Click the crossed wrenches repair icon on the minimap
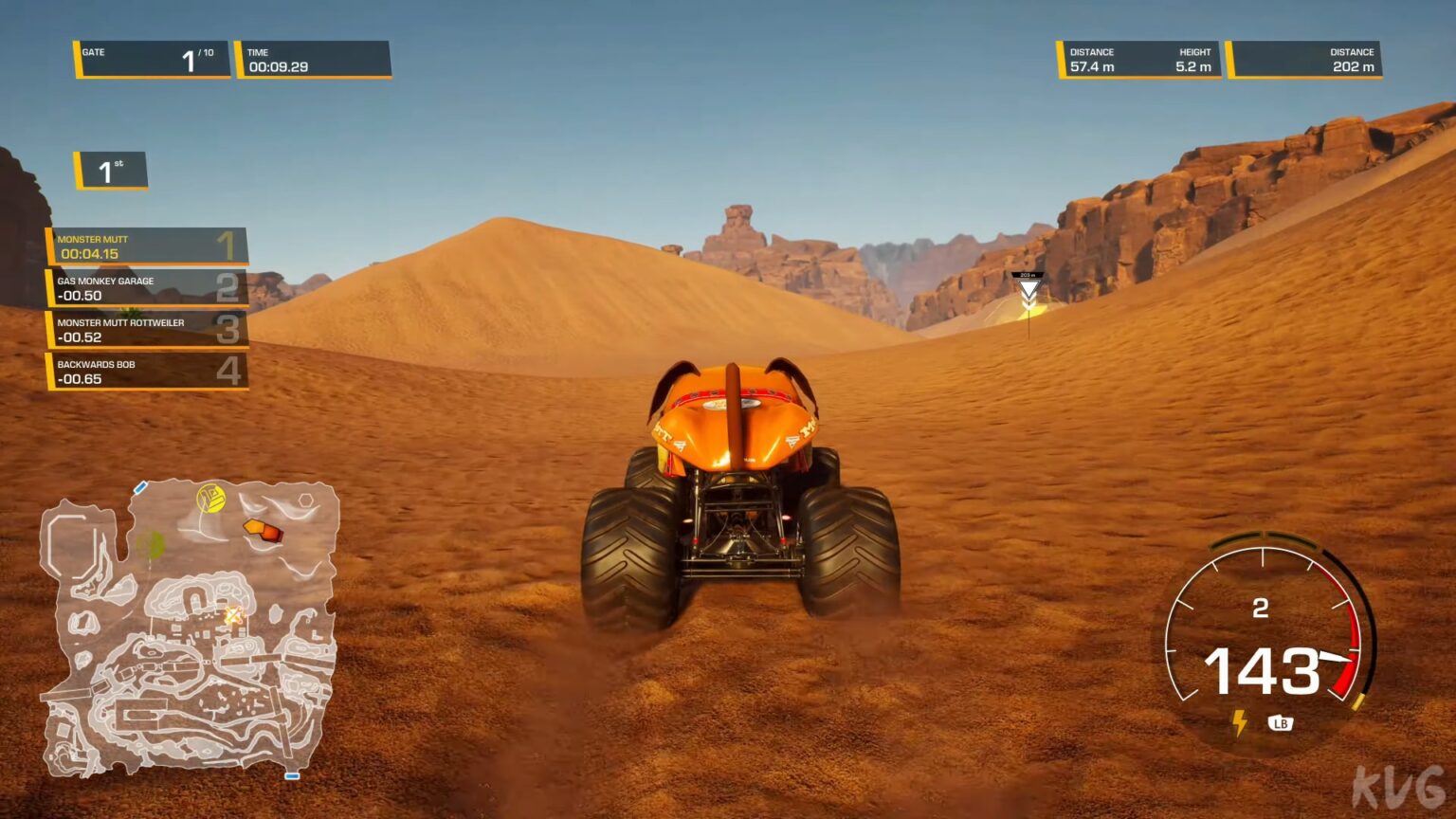This screenshot has height=819, width=1456. click(x=234, y=616)
